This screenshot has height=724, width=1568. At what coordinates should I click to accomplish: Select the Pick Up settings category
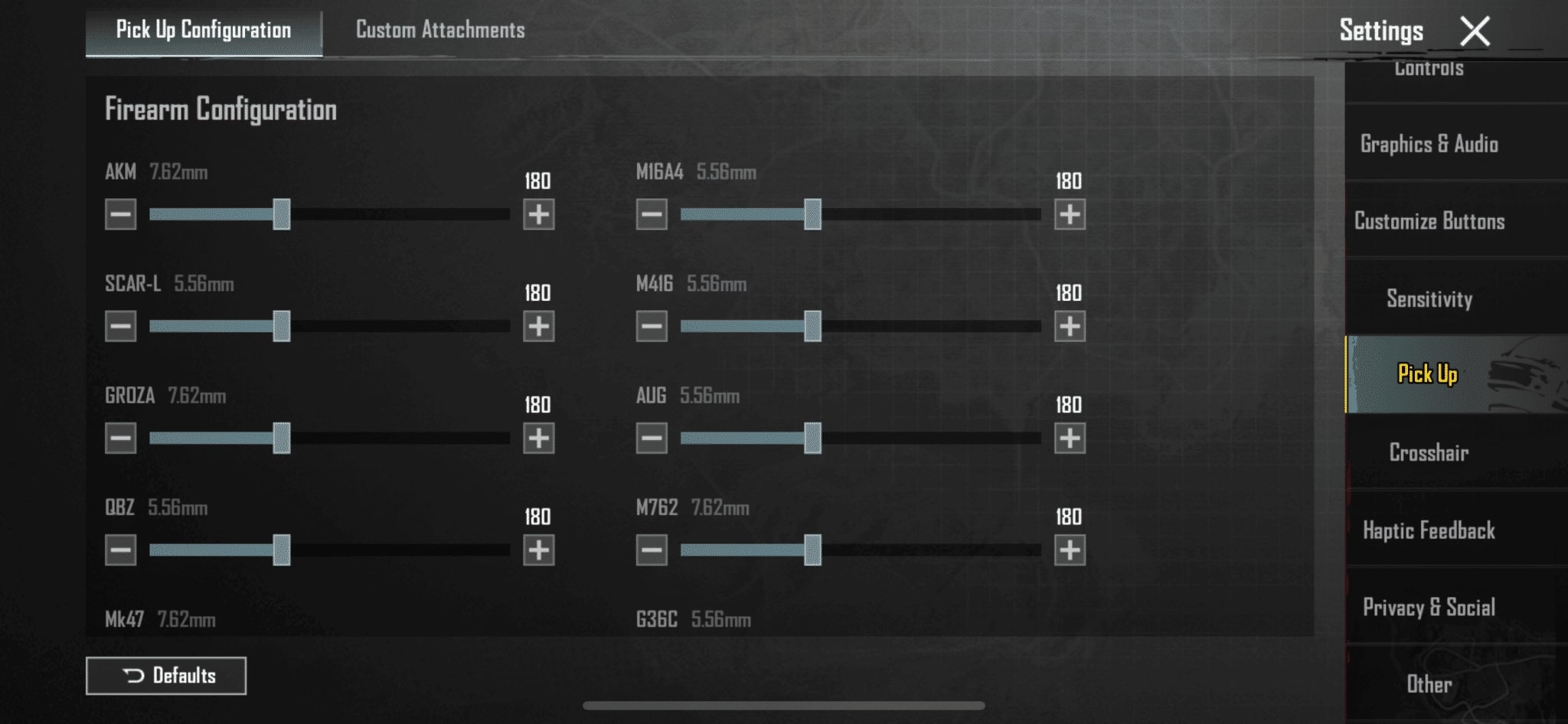1429,374
